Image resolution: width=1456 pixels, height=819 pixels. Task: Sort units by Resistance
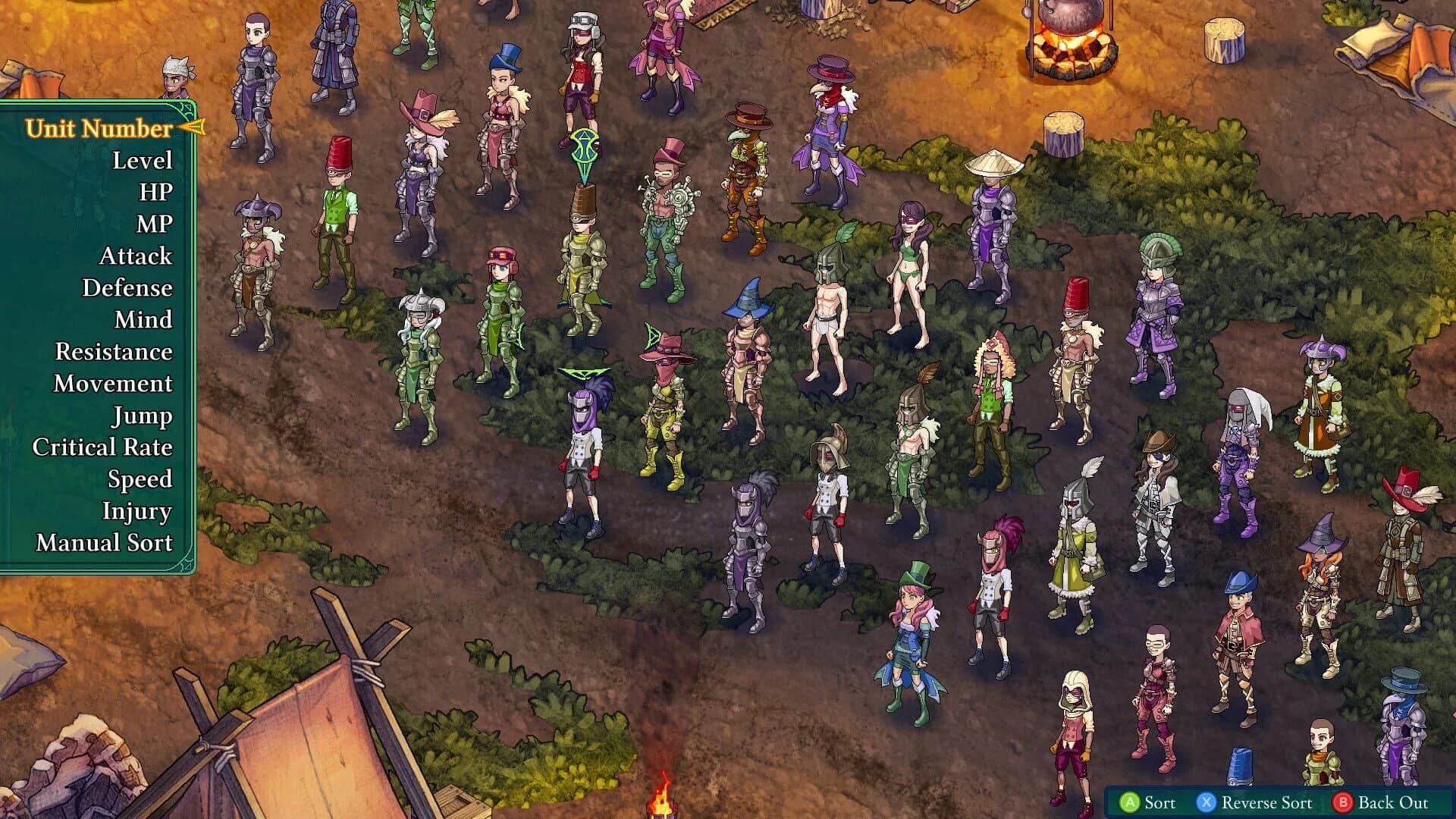115,352
